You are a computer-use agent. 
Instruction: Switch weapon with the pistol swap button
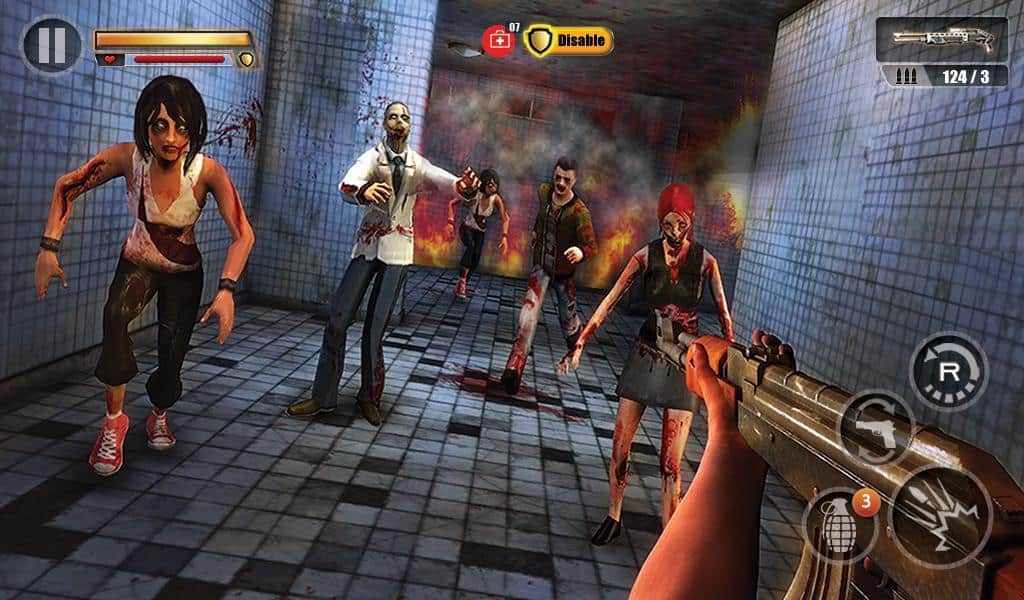pos(875,428)
